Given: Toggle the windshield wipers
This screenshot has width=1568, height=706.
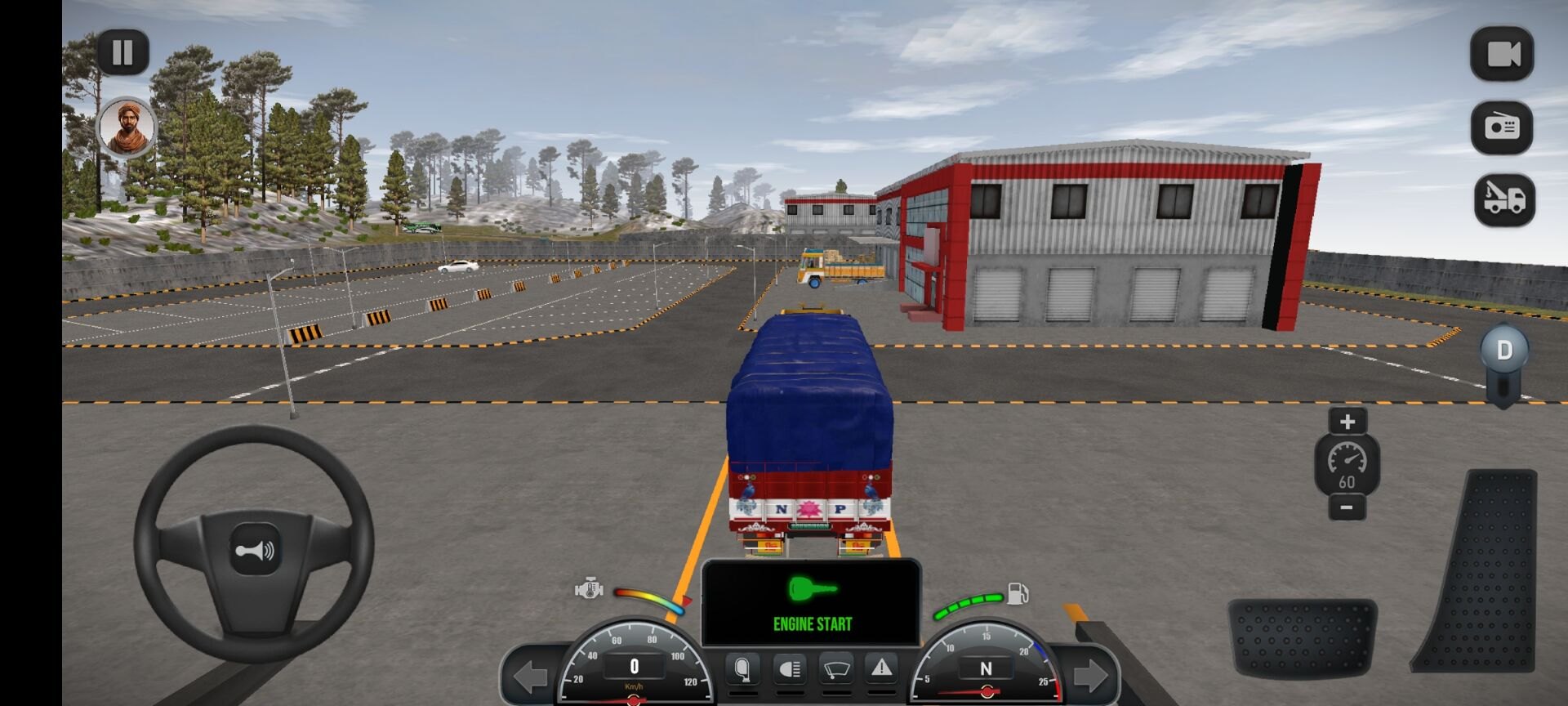Looking at the screenshot, I should click(x=835, y=669).
